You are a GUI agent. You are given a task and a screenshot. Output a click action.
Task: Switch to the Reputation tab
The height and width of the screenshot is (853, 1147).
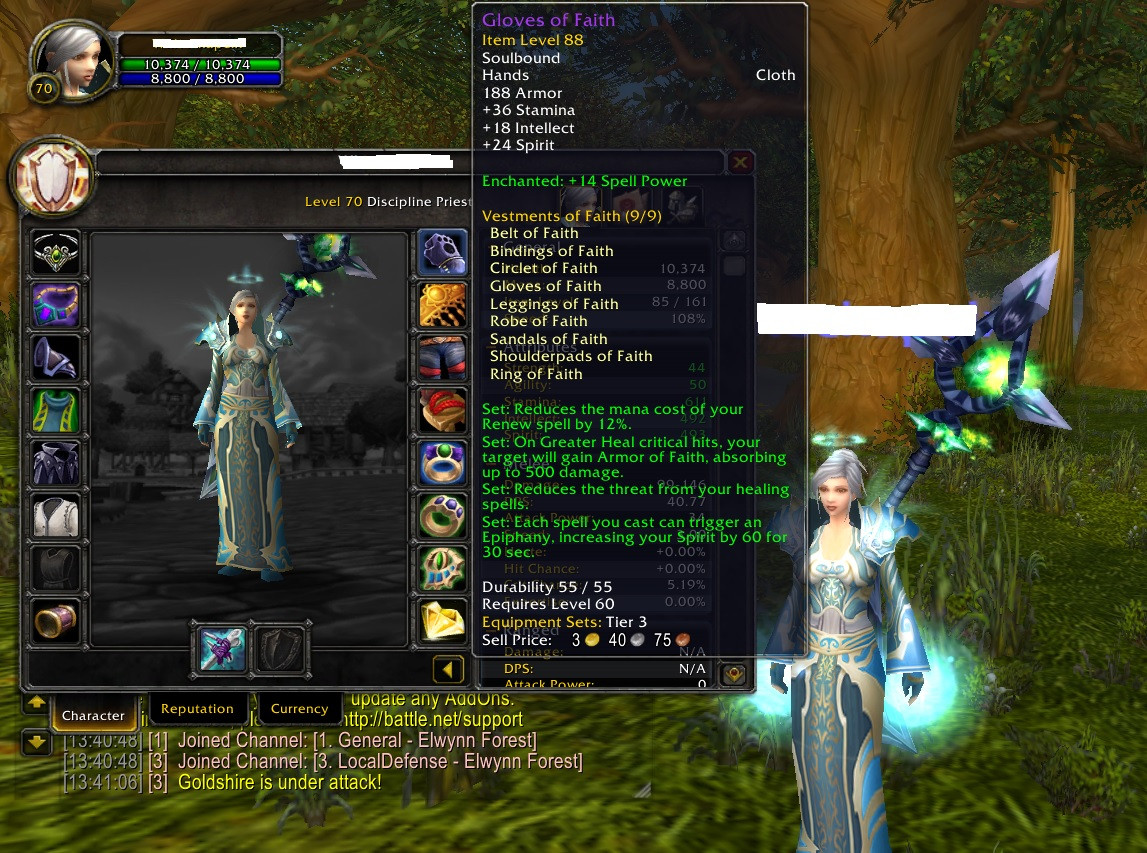197,709
